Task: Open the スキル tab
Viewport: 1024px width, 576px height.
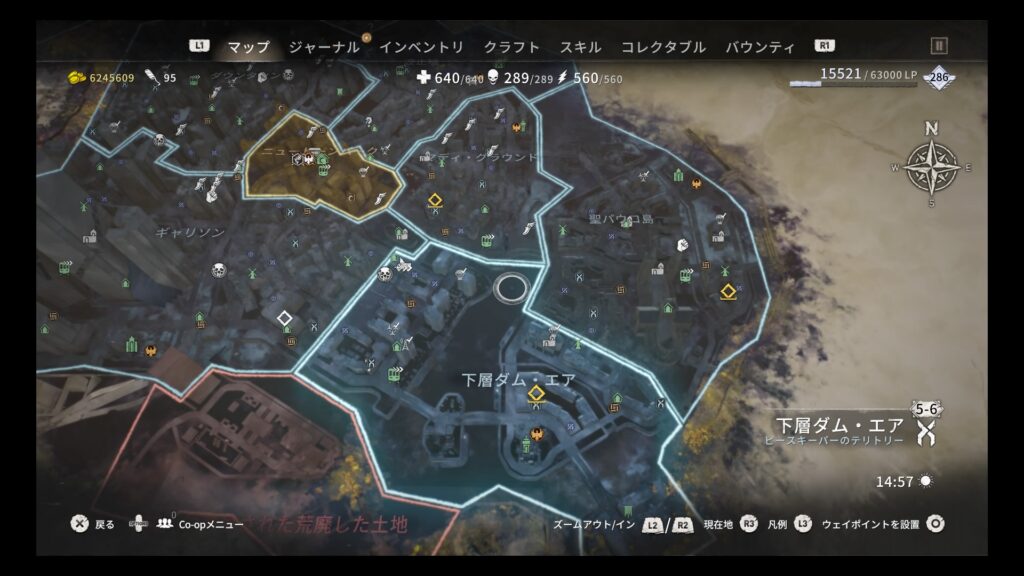Action: [x=580, y=47]
